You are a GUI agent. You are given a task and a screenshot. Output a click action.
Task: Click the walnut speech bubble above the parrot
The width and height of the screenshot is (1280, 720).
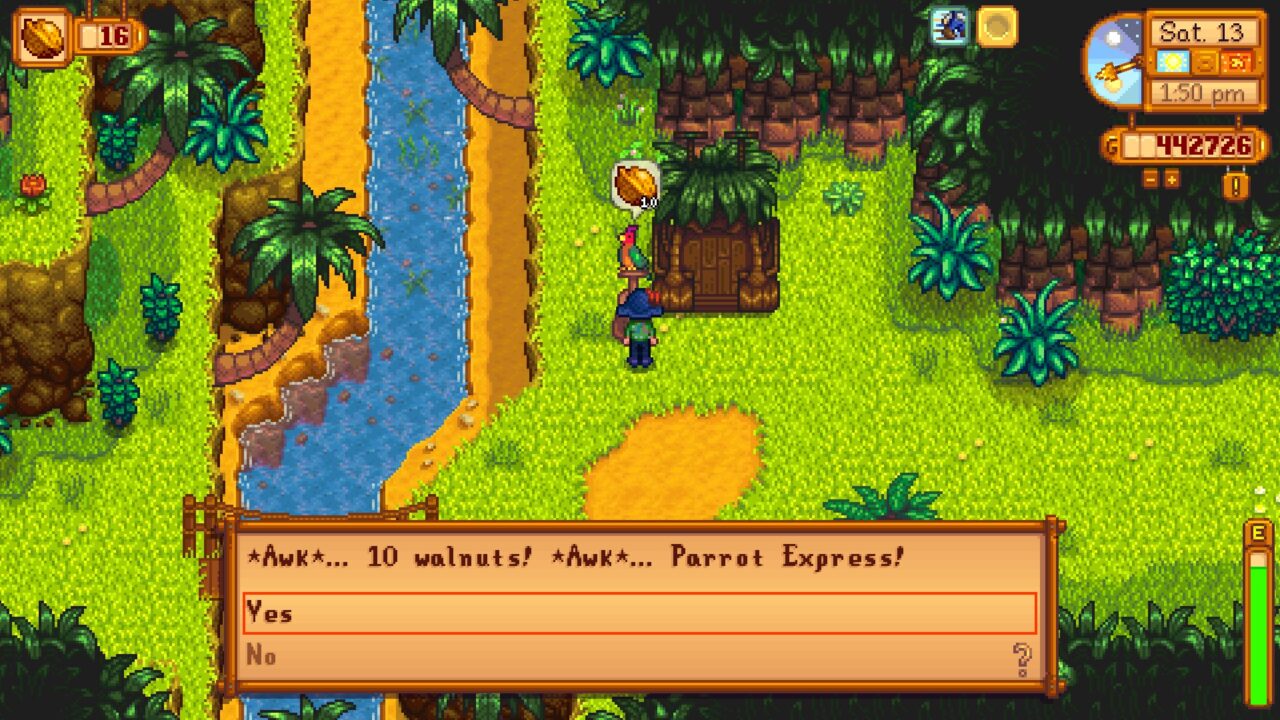(633, 183)
